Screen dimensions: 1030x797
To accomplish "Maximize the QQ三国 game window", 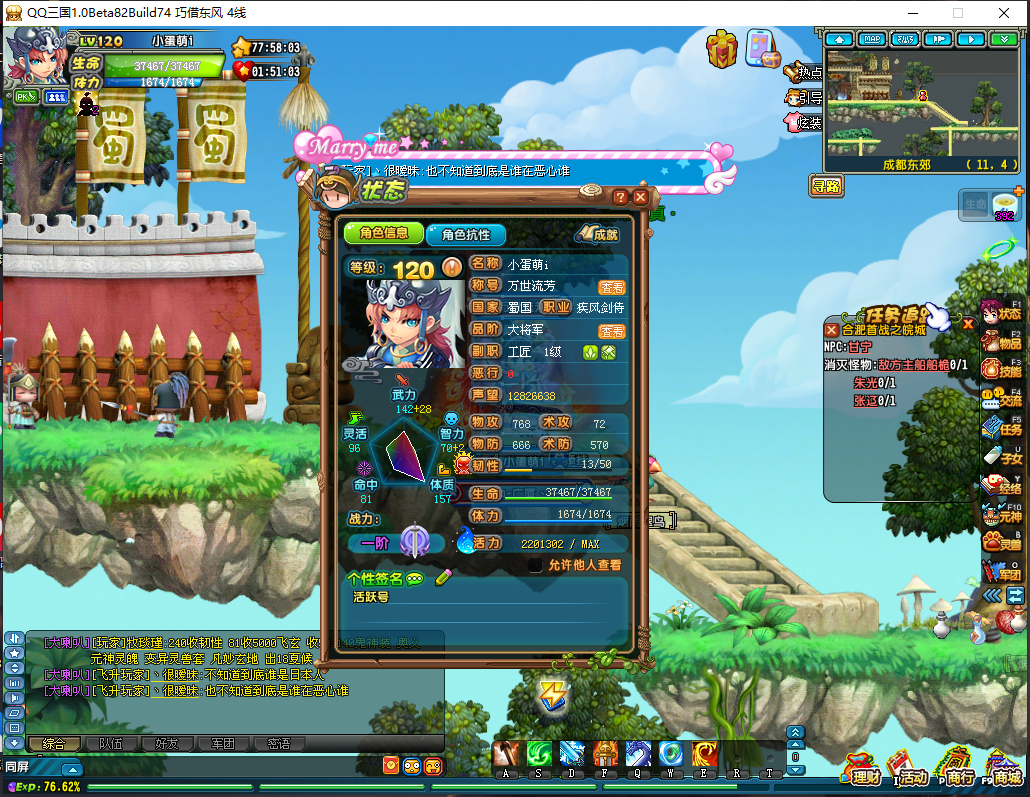I will coord(957,13).
